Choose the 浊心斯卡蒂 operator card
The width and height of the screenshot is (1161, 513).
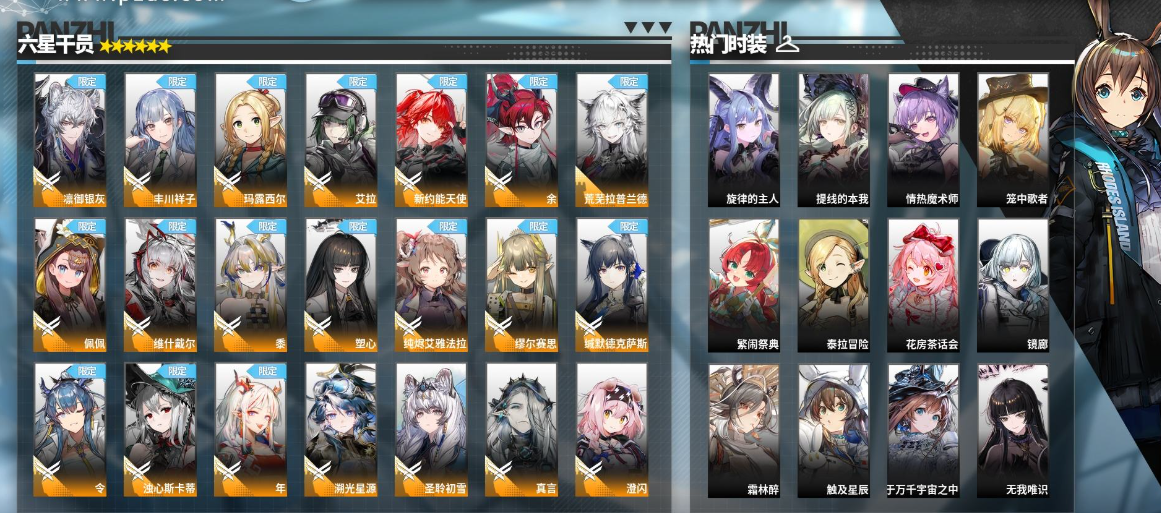pos(160,430)
